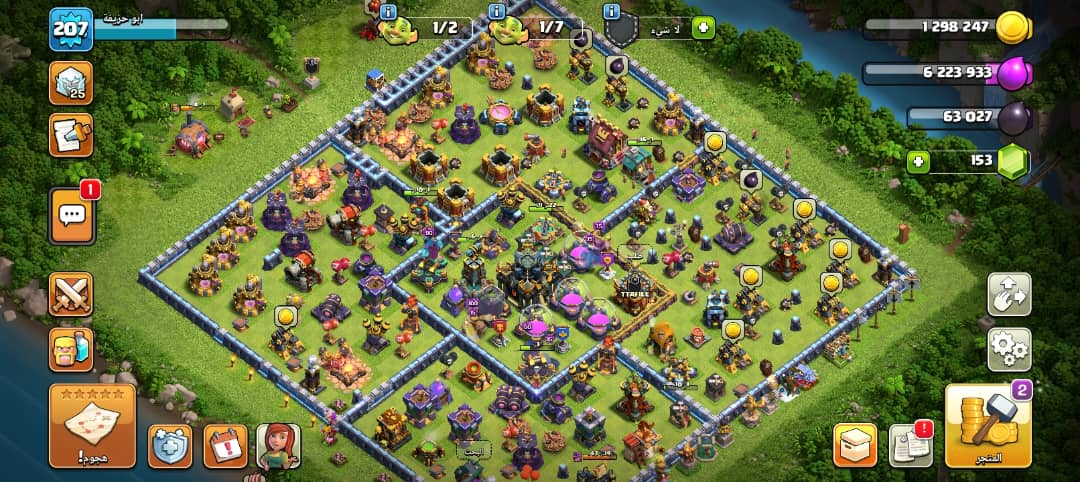Viewport: 1080px width, 482px height.
Task: Open the army overview barbarian icon
Action: click(71, 350)
